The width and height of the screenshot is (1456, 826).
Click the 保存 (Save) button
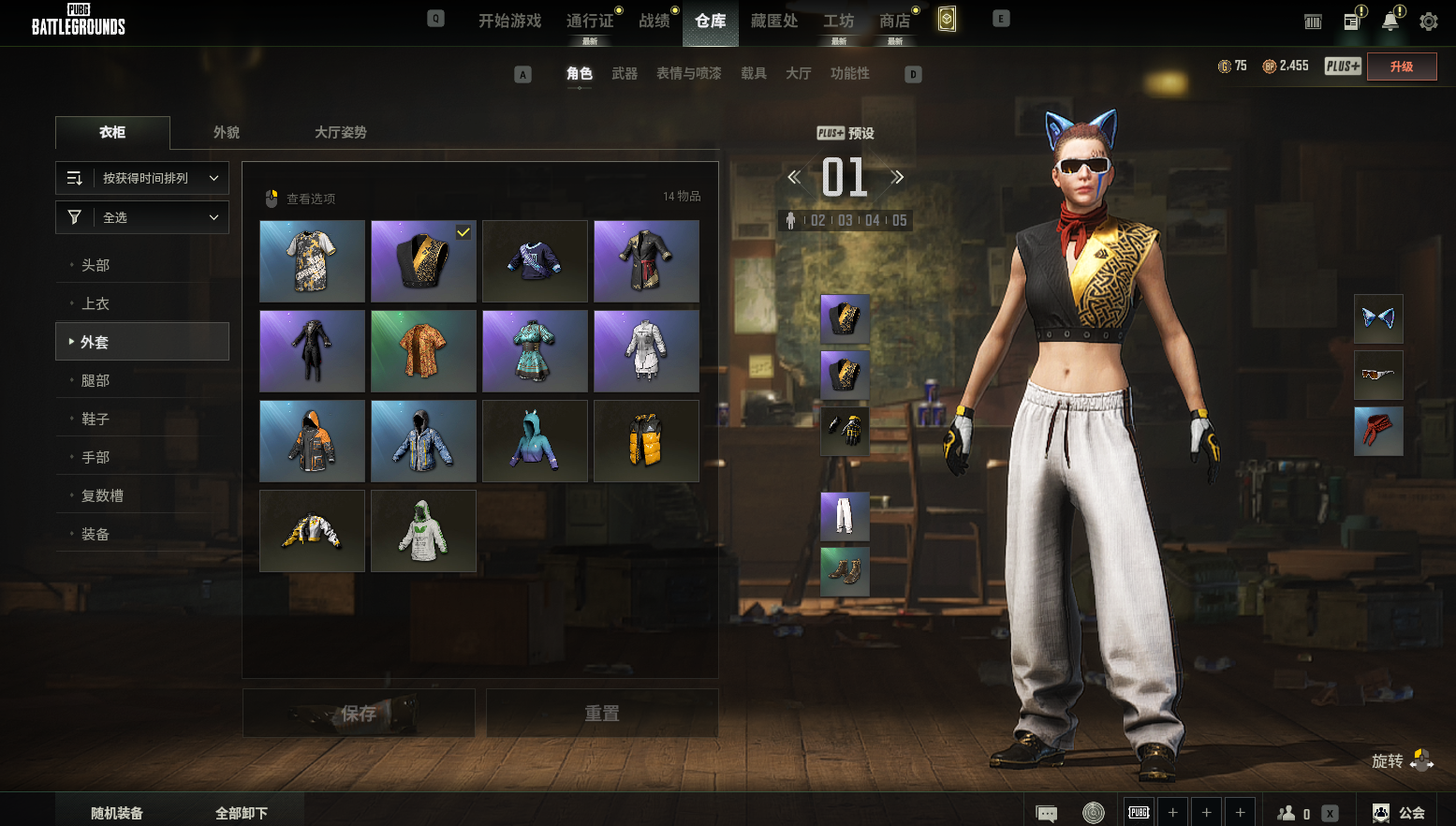click(359, 714)
